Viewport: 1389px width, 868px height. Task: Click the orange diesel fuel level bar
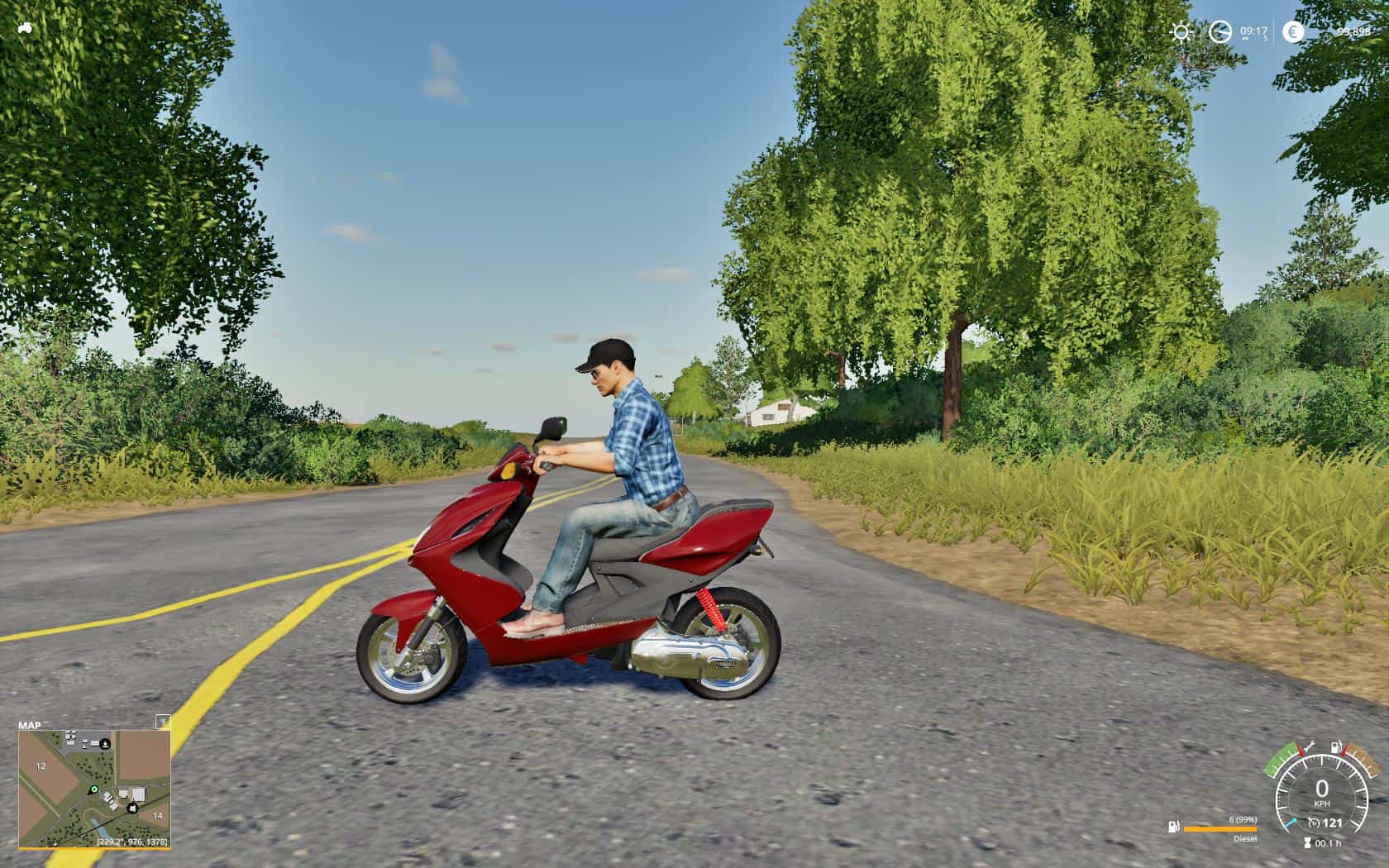pos(1220,829)
